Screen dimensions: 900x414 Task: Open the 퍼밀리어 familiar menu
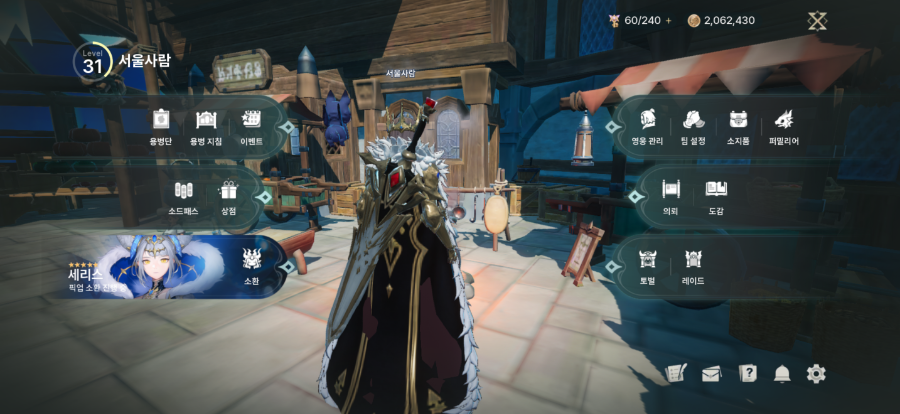[784, 126]
